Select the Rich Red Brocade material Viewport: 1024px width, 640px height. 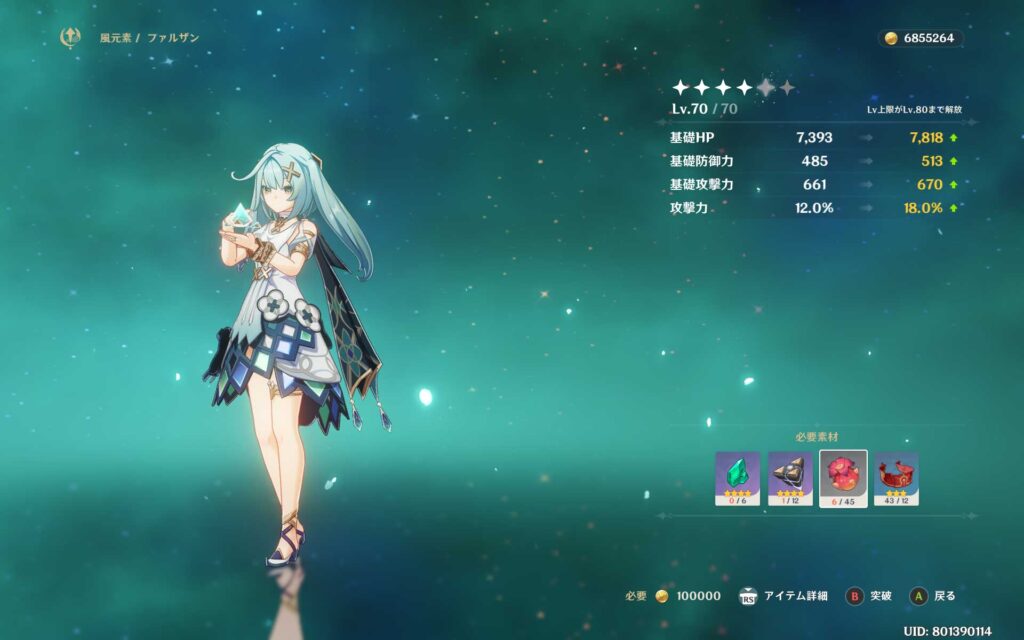click(x=896, y=478)
